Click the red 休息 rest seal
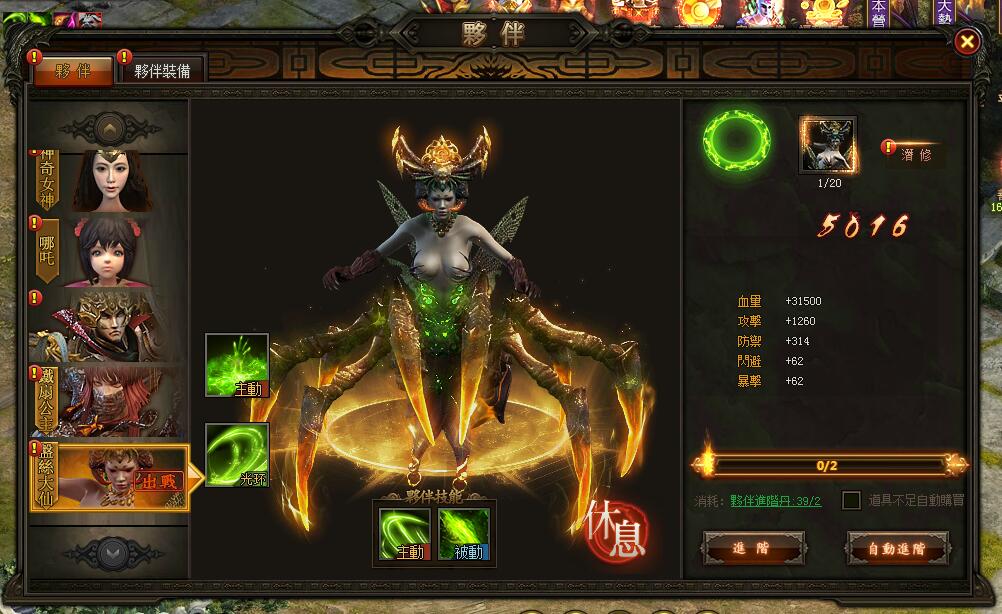 (617, 527)
